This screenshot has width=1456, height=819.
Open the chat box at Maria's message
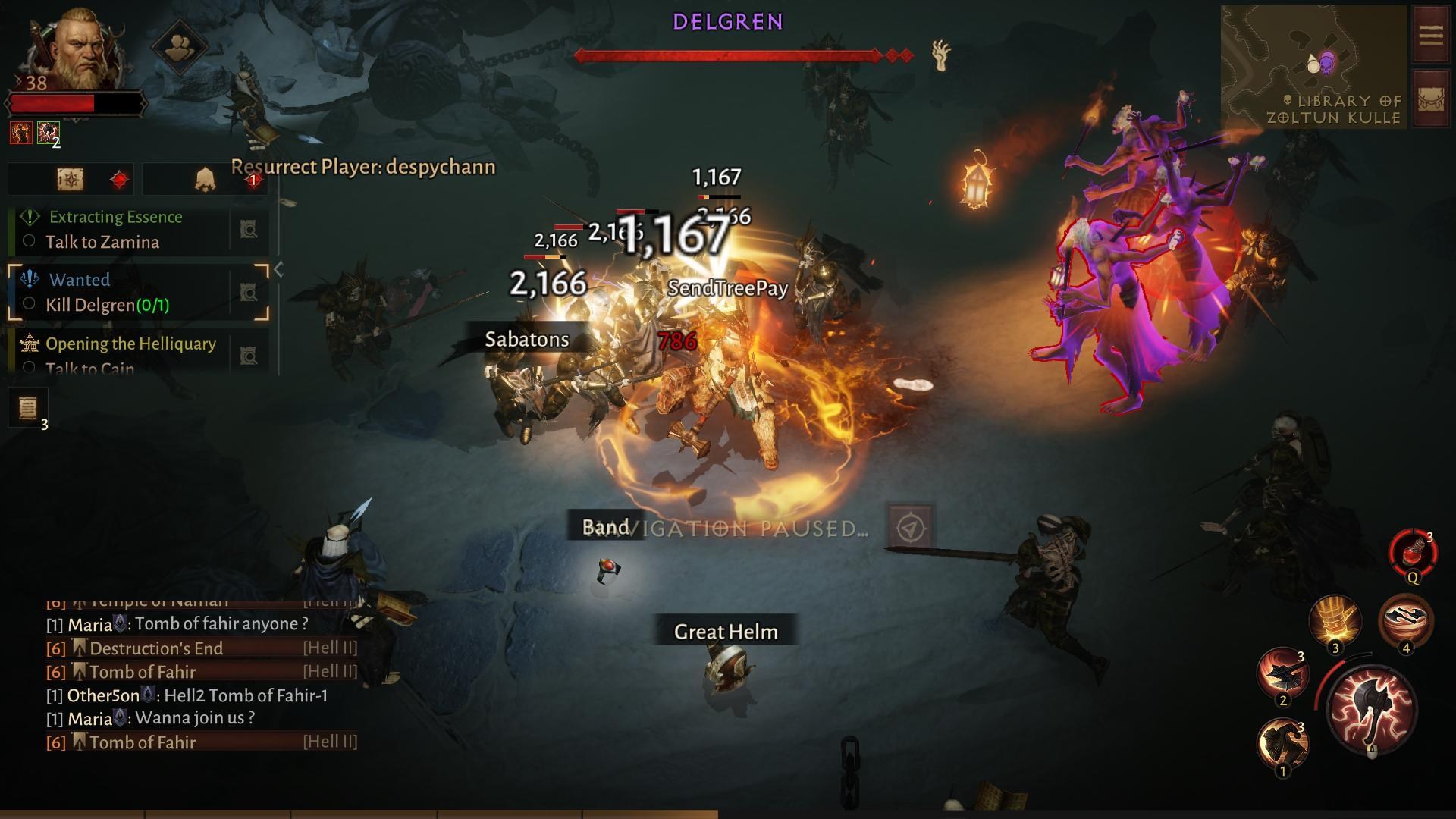click(188, 624)
